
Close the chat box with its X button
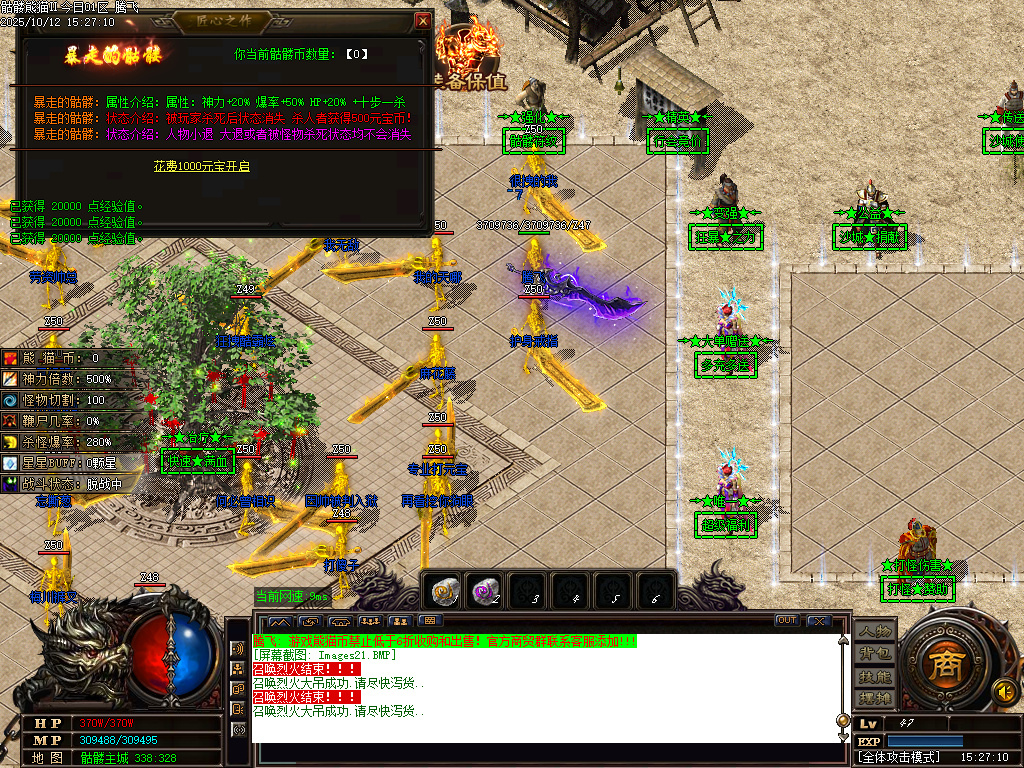point(817,621)
